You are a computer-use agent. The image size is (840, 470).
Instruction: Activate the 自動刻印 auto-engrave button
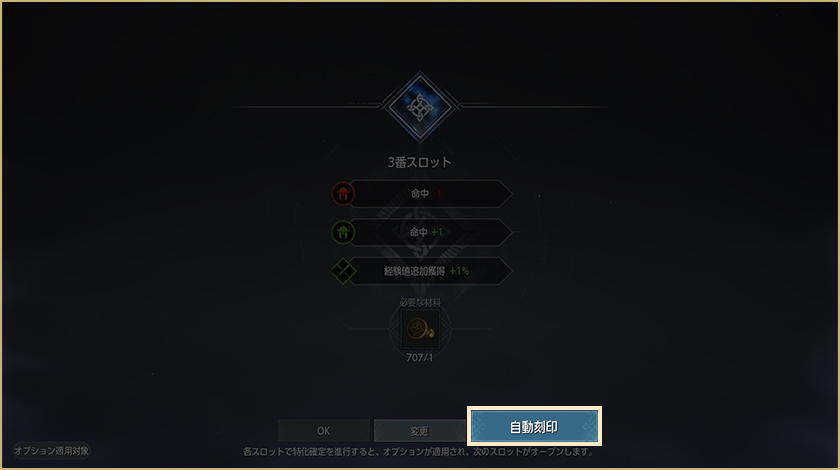tap(534, 427)
